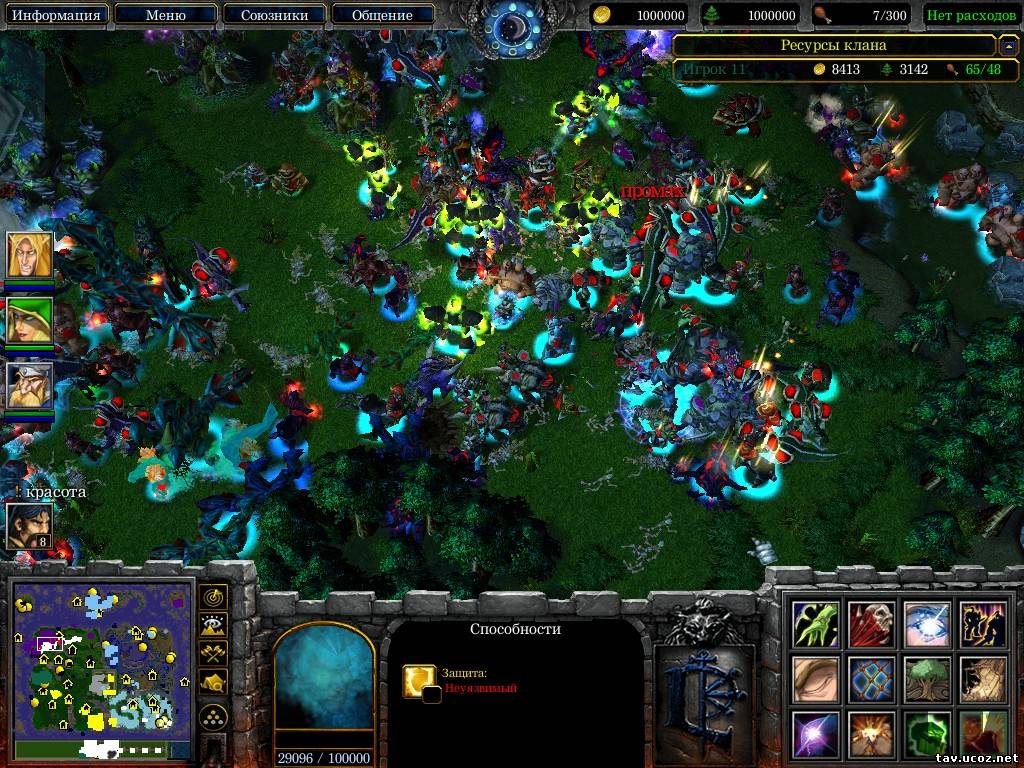Select the idle worker portrait icon
1024x768 pixels.
pos(29,526)
